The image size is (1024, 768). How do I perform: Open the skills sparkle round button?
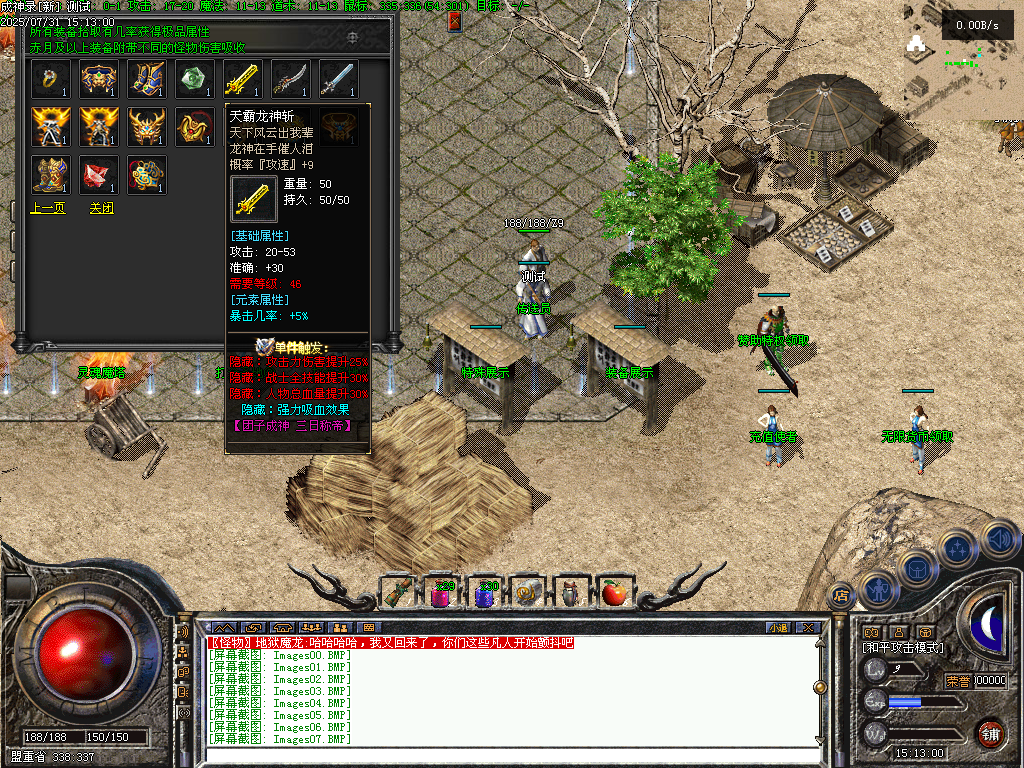coord(958,549)
